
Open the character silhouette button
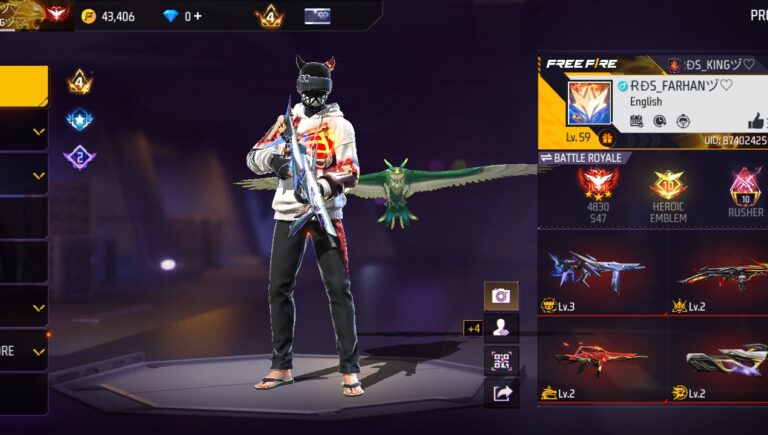tap(501, 327)
